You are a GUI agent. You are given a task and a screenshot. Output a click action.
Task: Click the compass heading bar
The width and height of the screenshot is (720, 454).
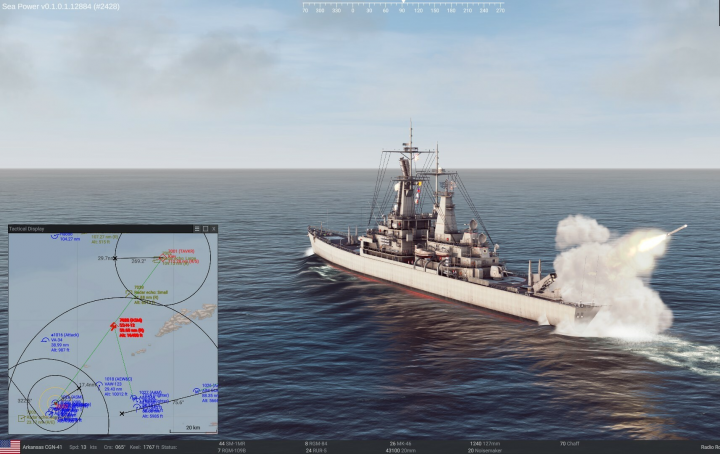click(403, 8)
